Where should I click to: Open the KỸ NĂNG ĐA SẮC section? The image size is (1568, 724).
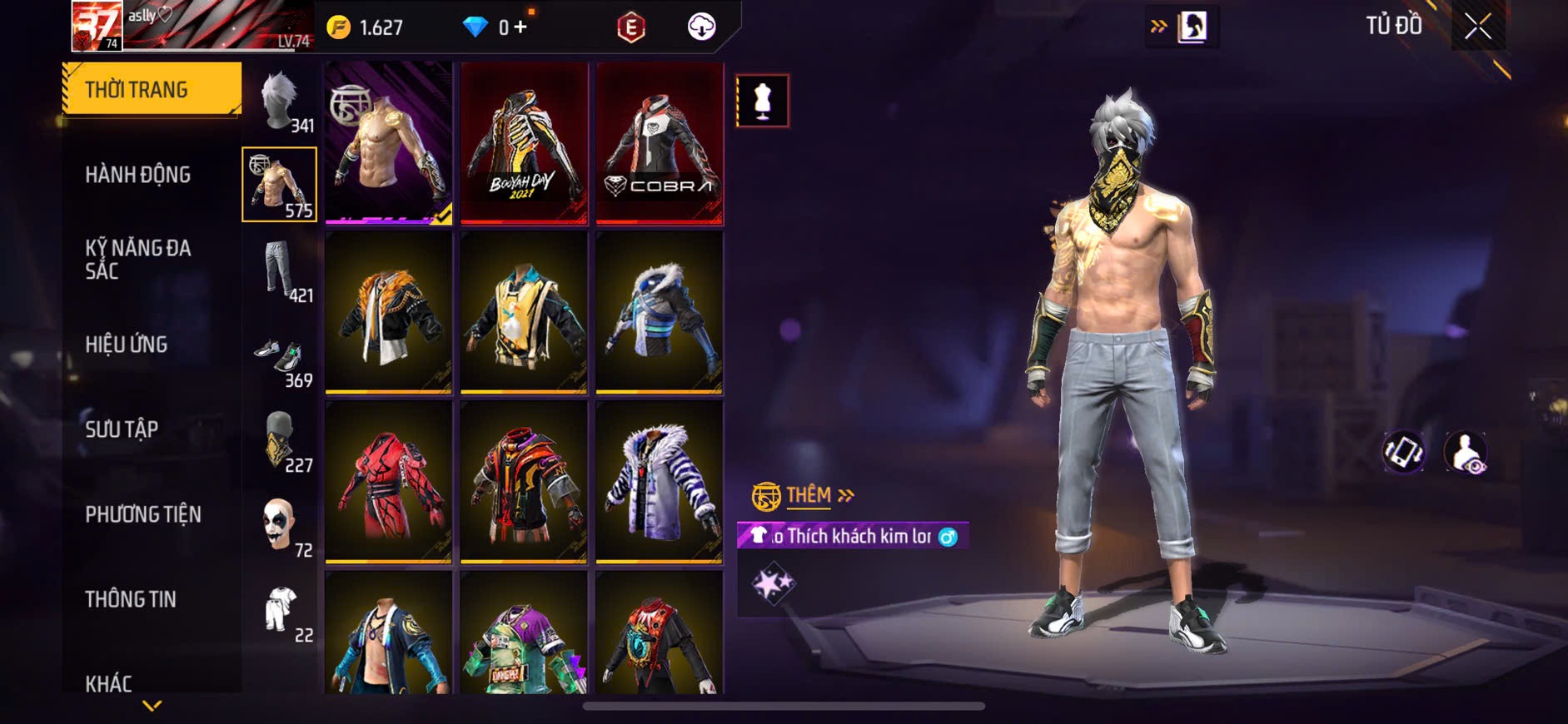point(137,259)
